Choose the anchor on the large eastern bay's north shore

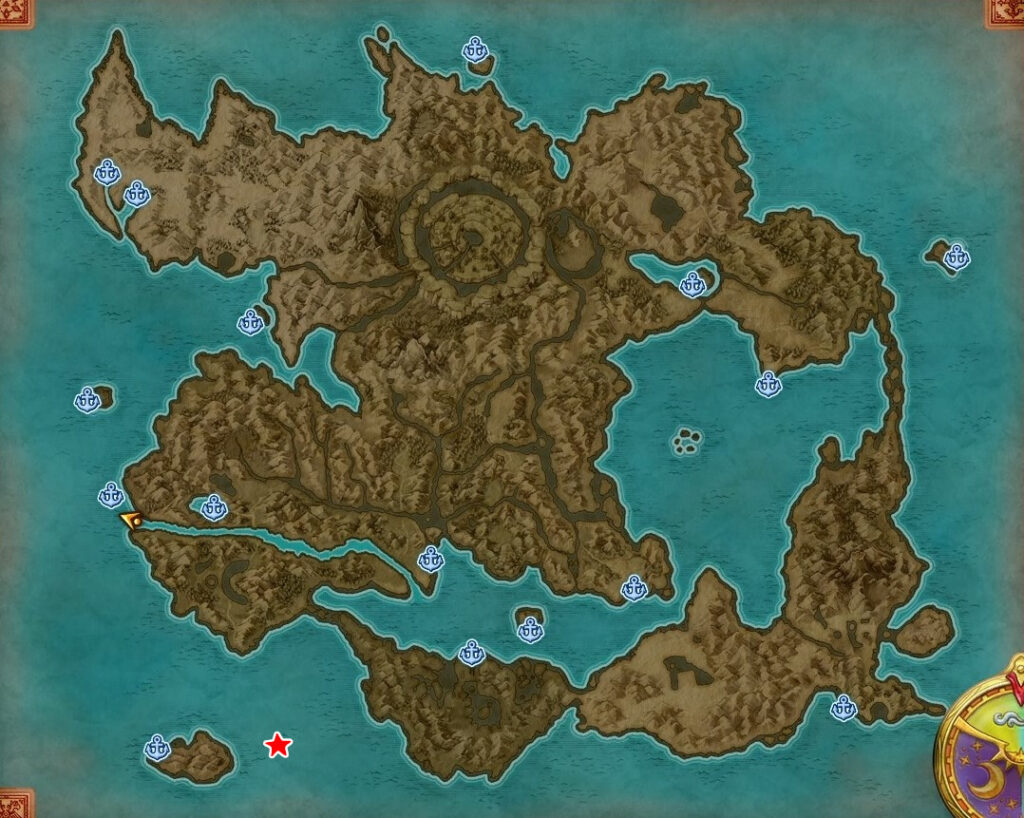pyautogui.click(x=768, y=384)
